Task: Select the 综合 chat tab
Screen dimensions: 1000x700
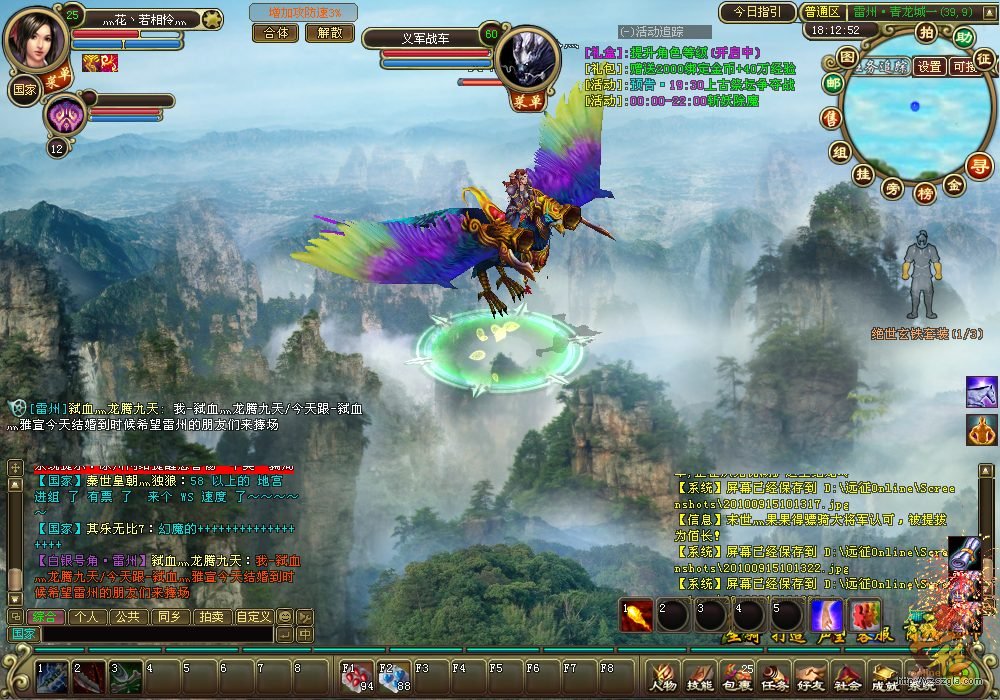Action: [x=44, y=617]
